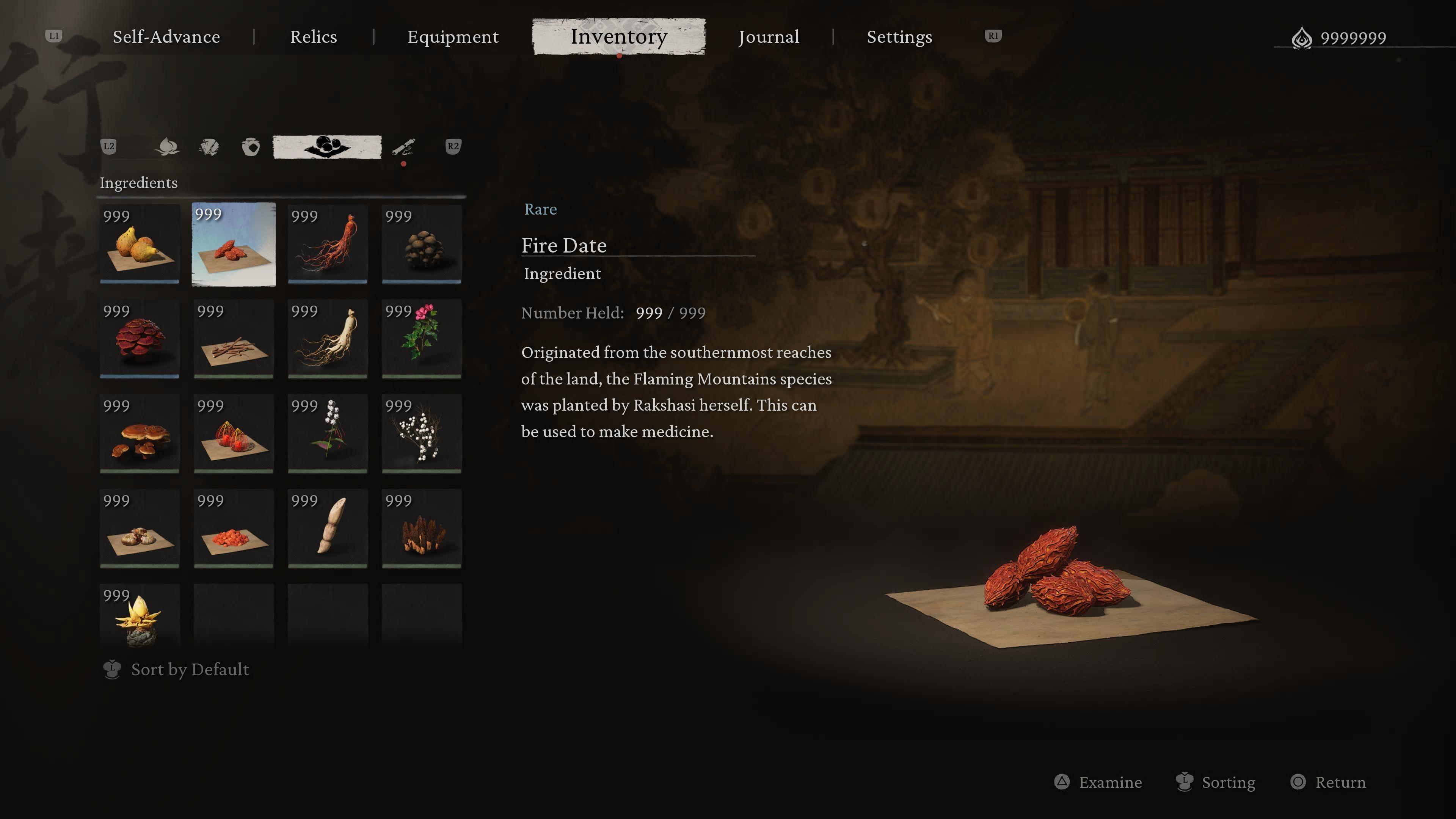Choose the clay jar inventory category
The width and height of the screenshot is (1456, 819).
pyautogui.click(x=250, y=147)
